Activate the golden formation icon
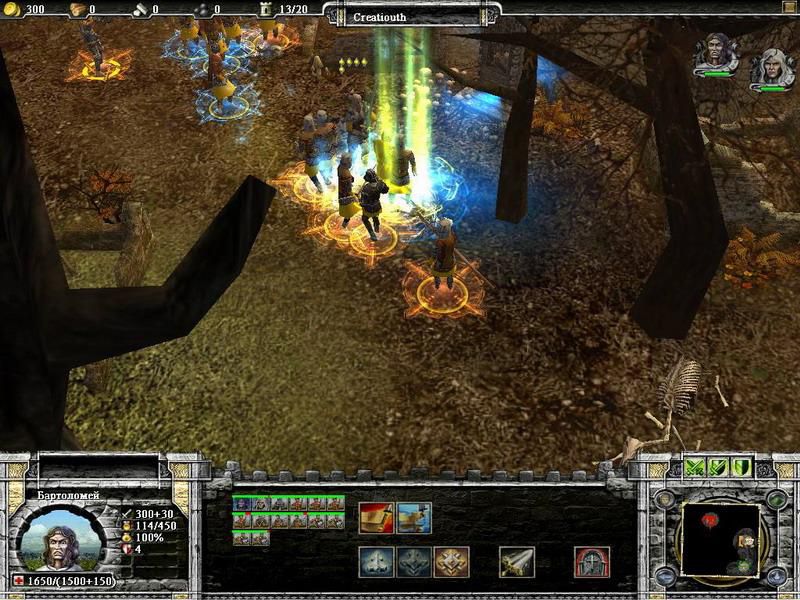The image size is (800, 600). pos(451,562)
